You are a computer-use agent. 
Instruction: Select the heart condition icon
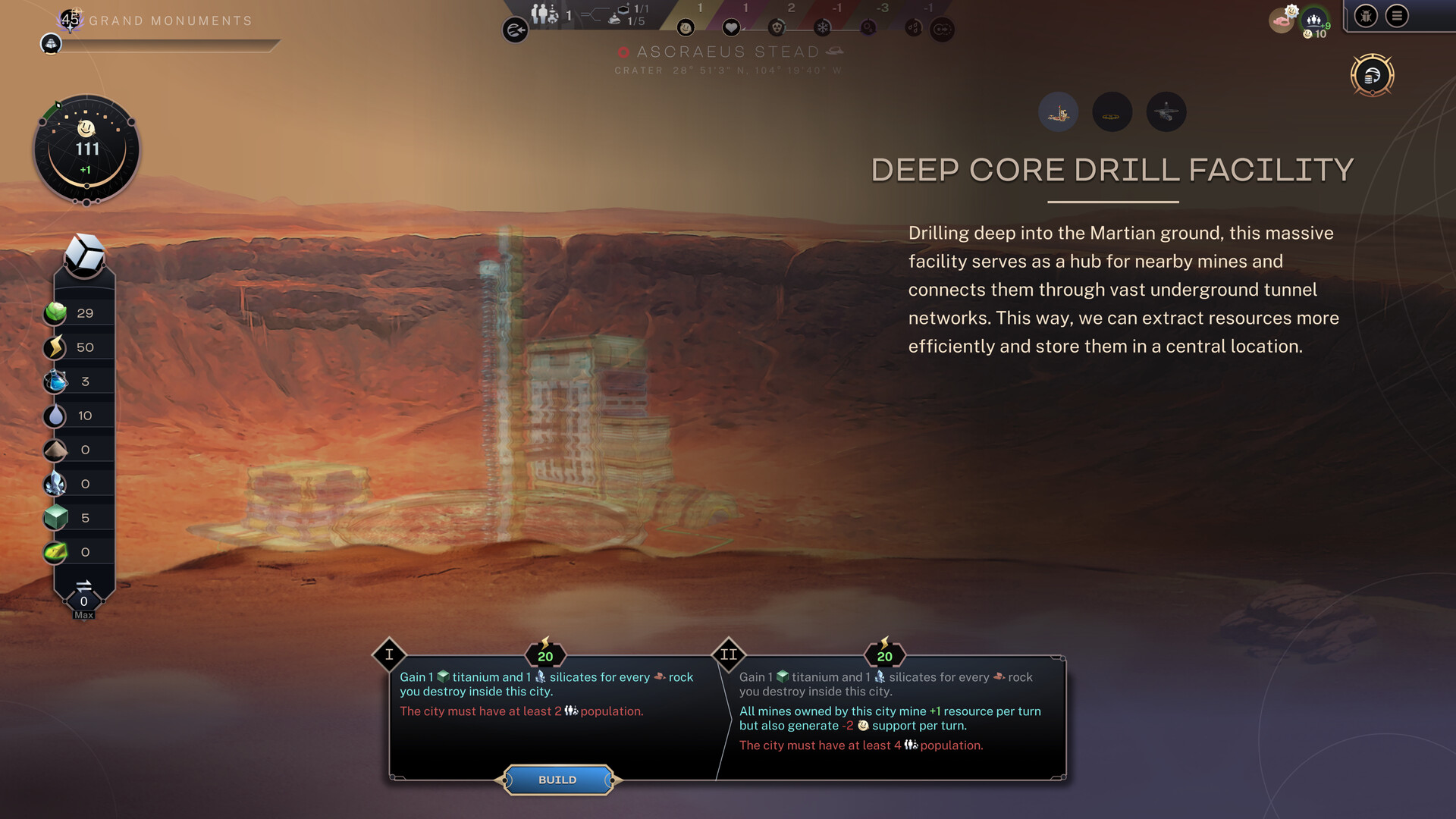[731, 28]
